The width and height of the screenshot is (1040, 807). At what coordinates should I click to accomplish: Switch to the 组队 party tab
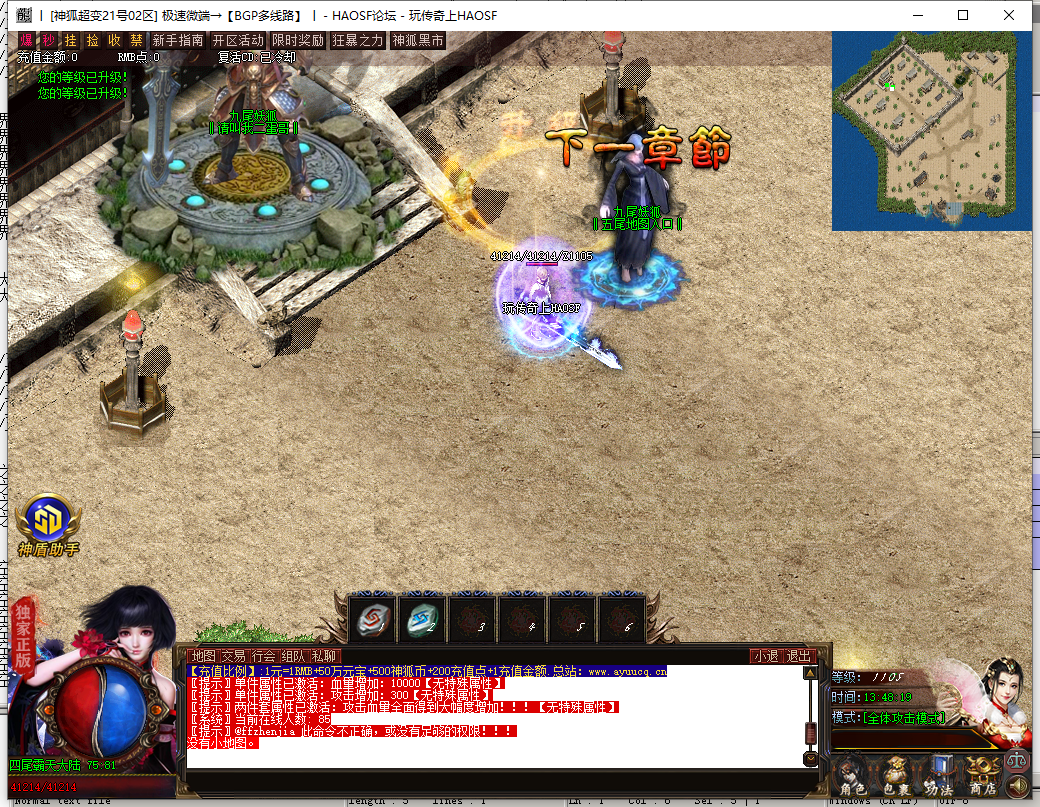tap(294, 656)
